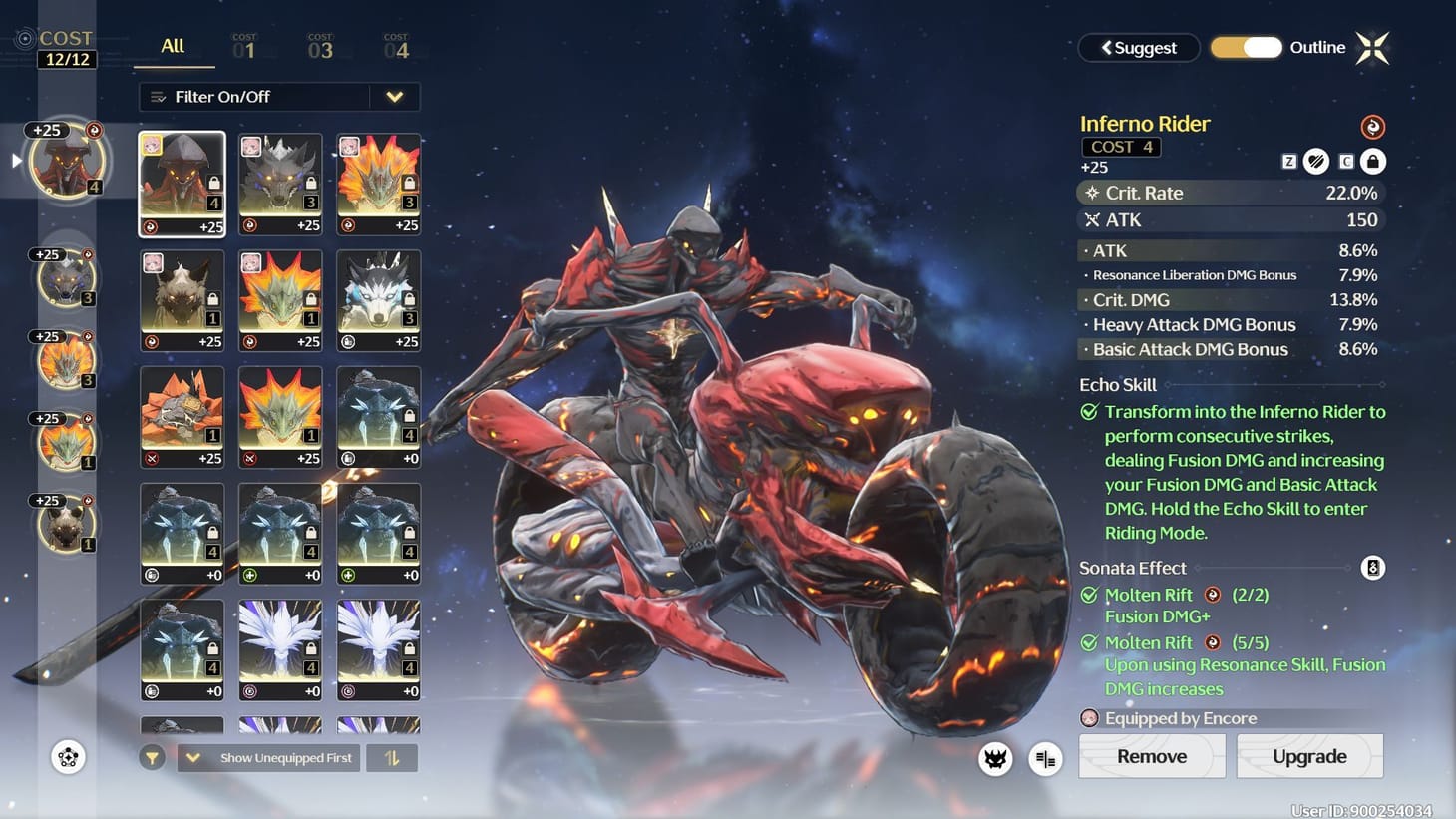The width and height of the screenshot is (1456, 819).
Task: Select the monster face icon near bottom right
Action: (993, 759)
